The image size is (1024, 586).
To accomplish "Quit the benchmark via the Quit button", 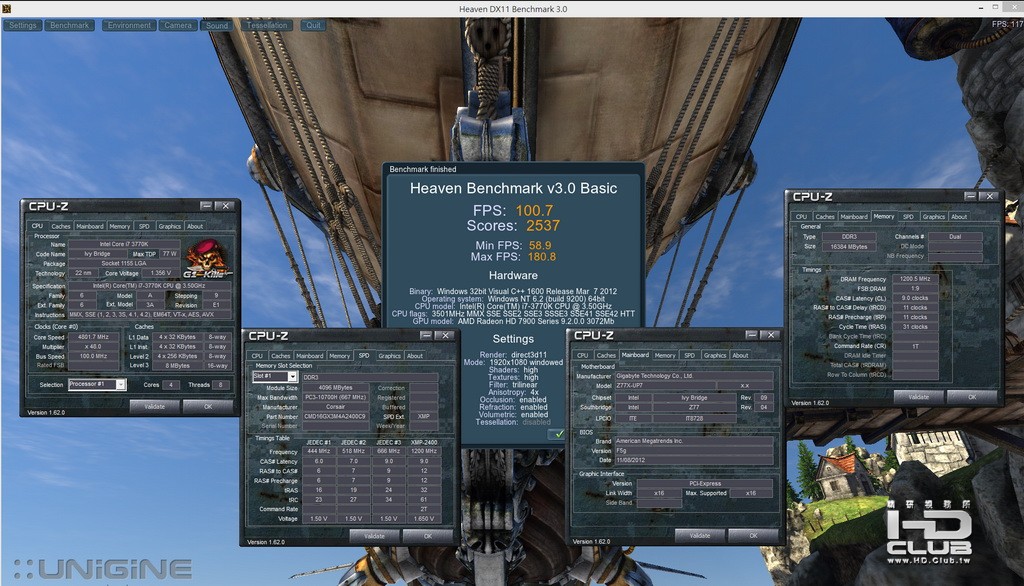I will (314, 25).
